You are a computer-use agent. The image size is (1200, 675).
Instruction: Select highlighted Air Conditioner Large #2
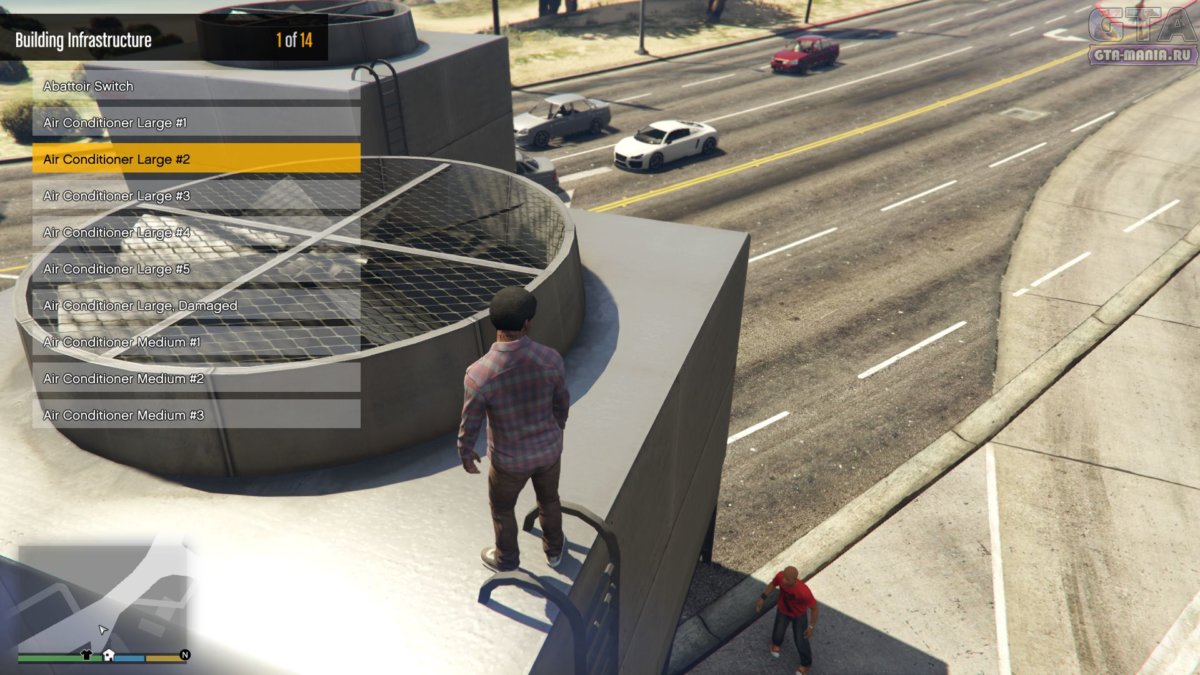[x=196, y=159]
